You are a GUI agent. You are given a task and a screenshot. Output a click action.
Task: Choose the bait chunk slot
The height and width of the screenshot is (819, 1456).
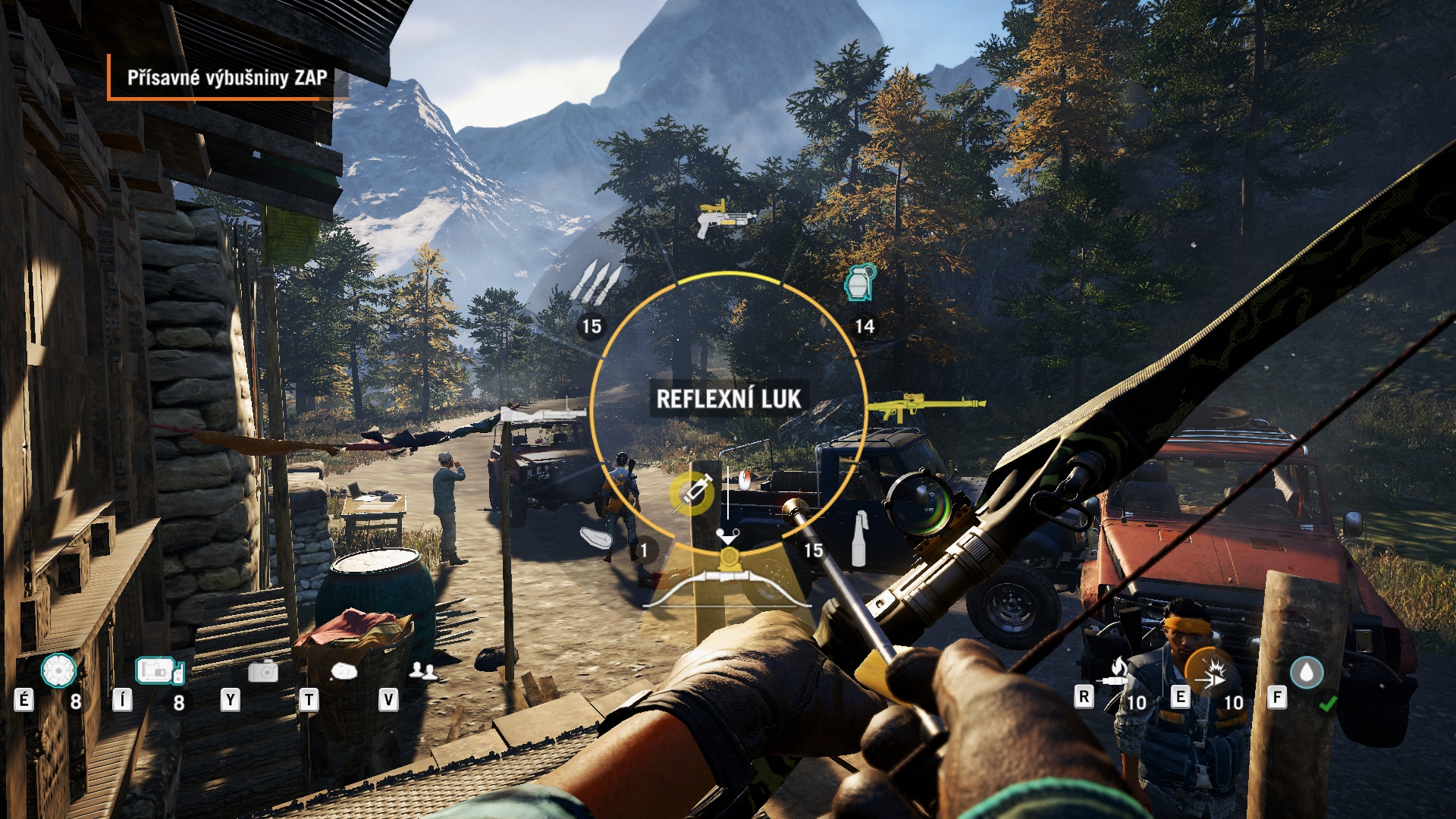click(x=597, y=537)
